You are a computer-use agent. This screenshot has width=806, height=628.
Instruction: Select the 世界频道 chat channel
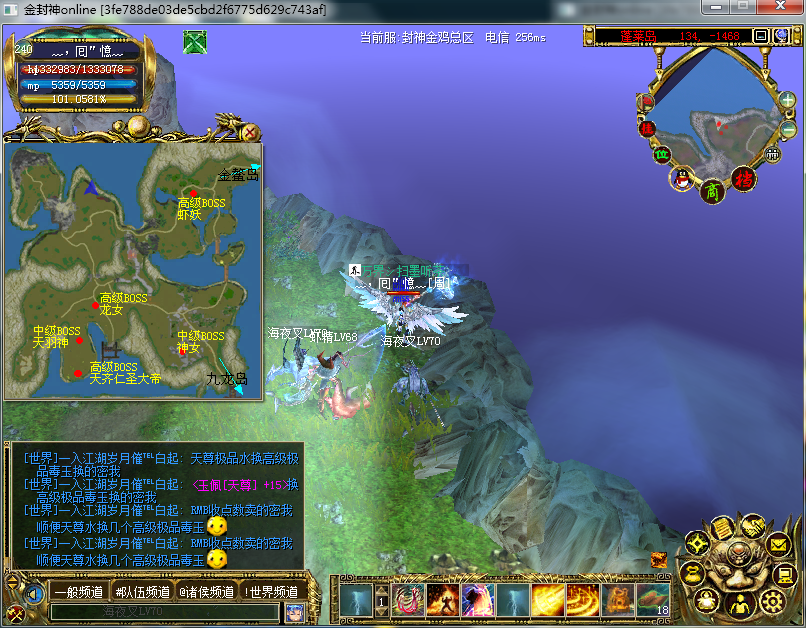[271, 592]
